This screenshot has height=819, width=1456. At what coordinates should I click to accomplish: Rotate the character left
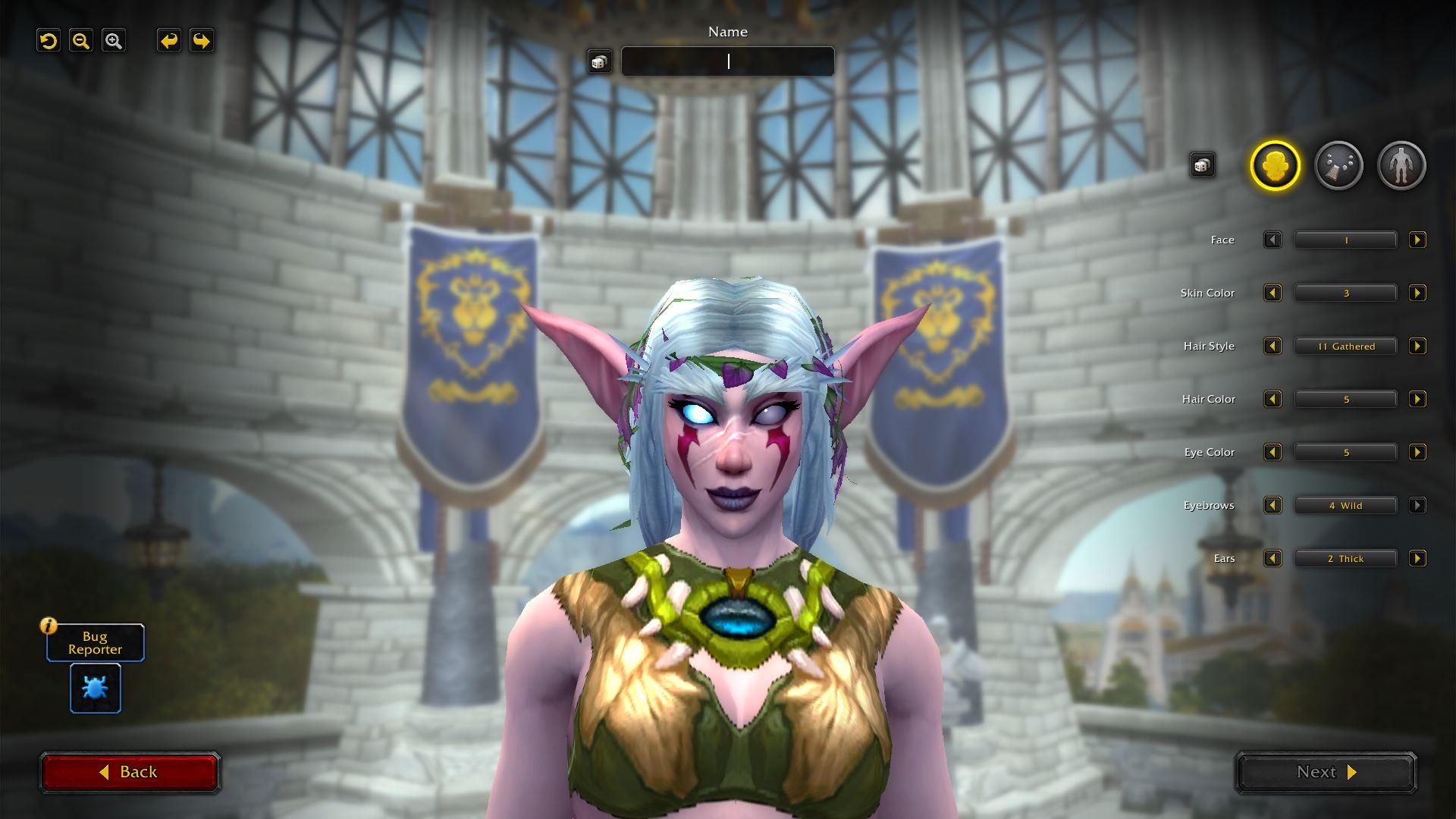click(168, 41)
